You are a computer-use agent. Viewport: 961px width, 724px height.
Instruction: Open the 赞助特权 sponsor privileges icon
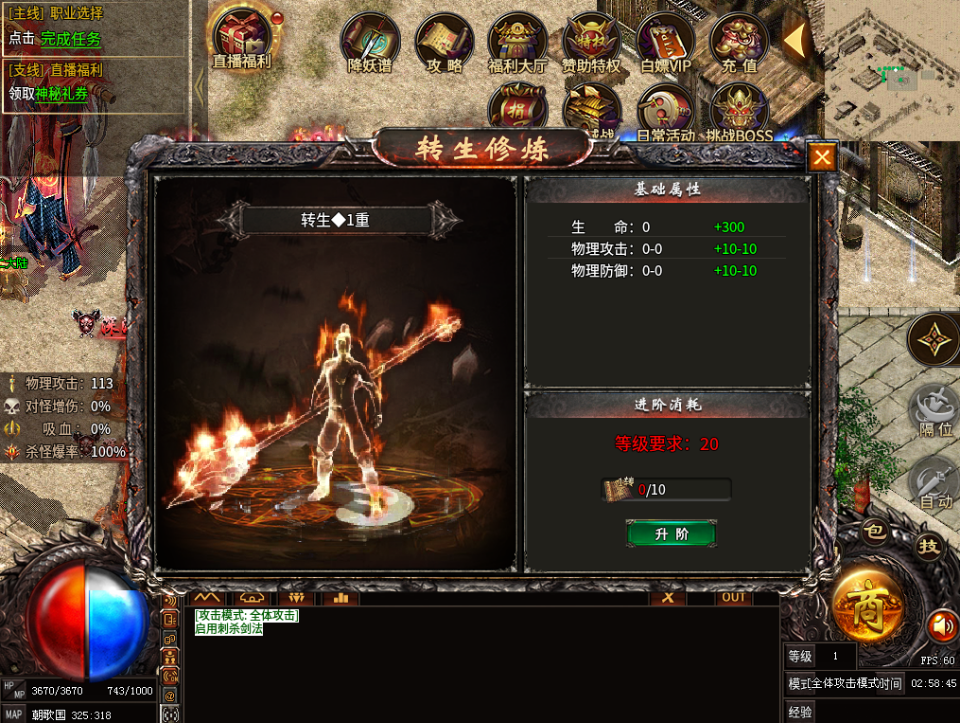592,41
